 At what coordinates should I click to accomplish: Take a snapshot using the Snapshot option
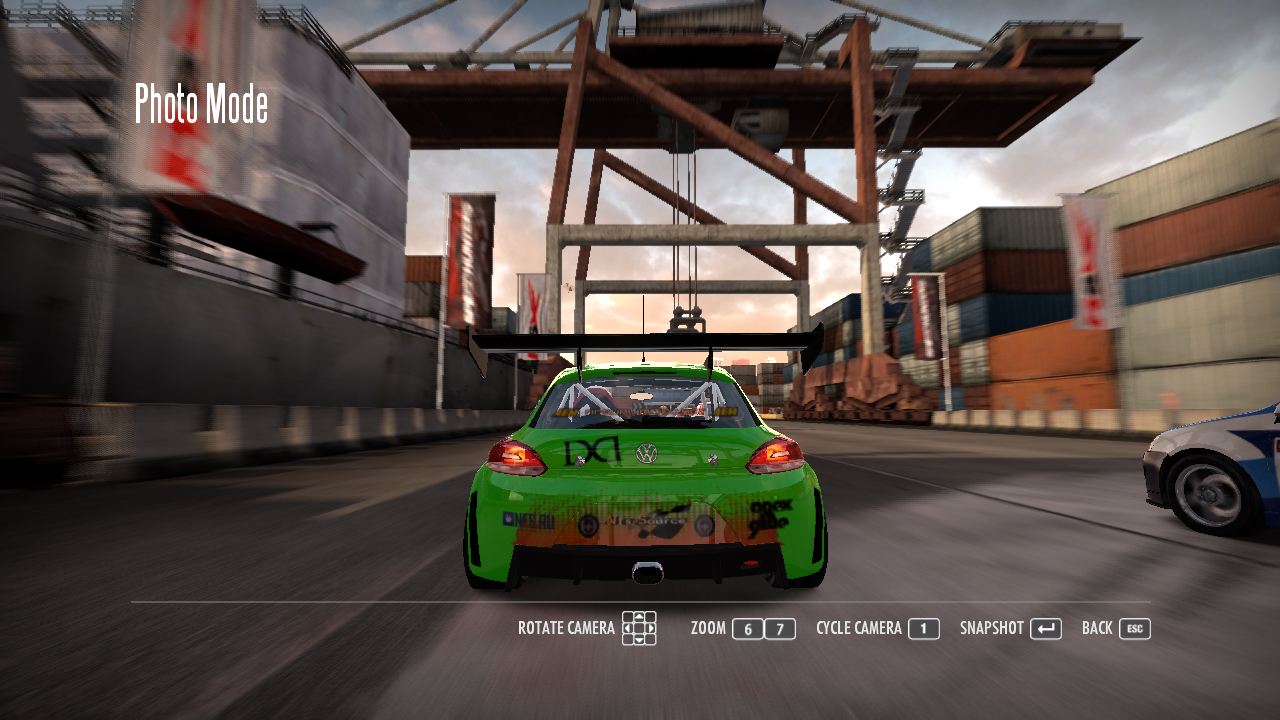992,628
